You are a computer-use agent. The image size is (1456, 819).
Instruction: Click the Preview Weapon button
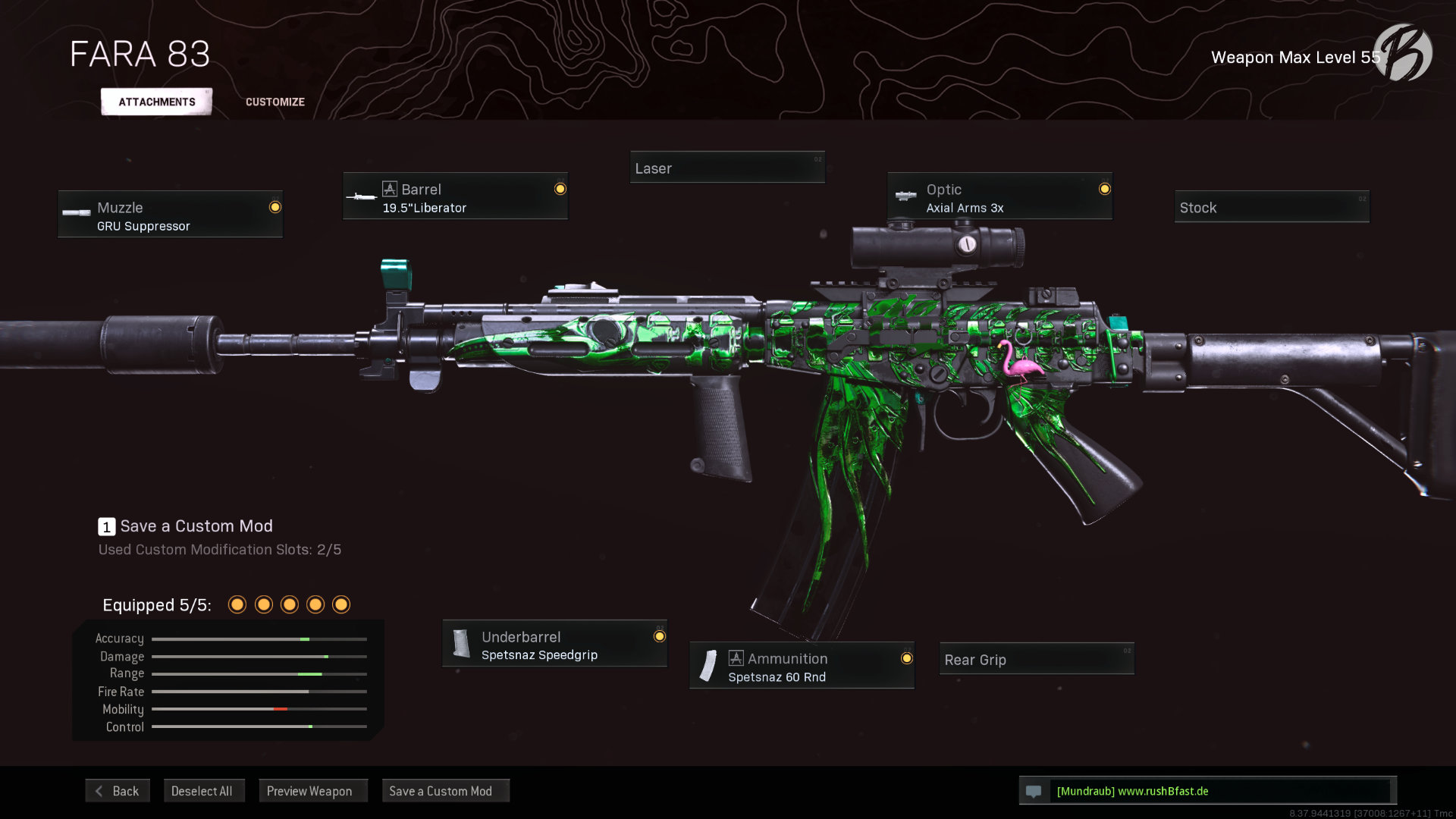coord(312,790)
